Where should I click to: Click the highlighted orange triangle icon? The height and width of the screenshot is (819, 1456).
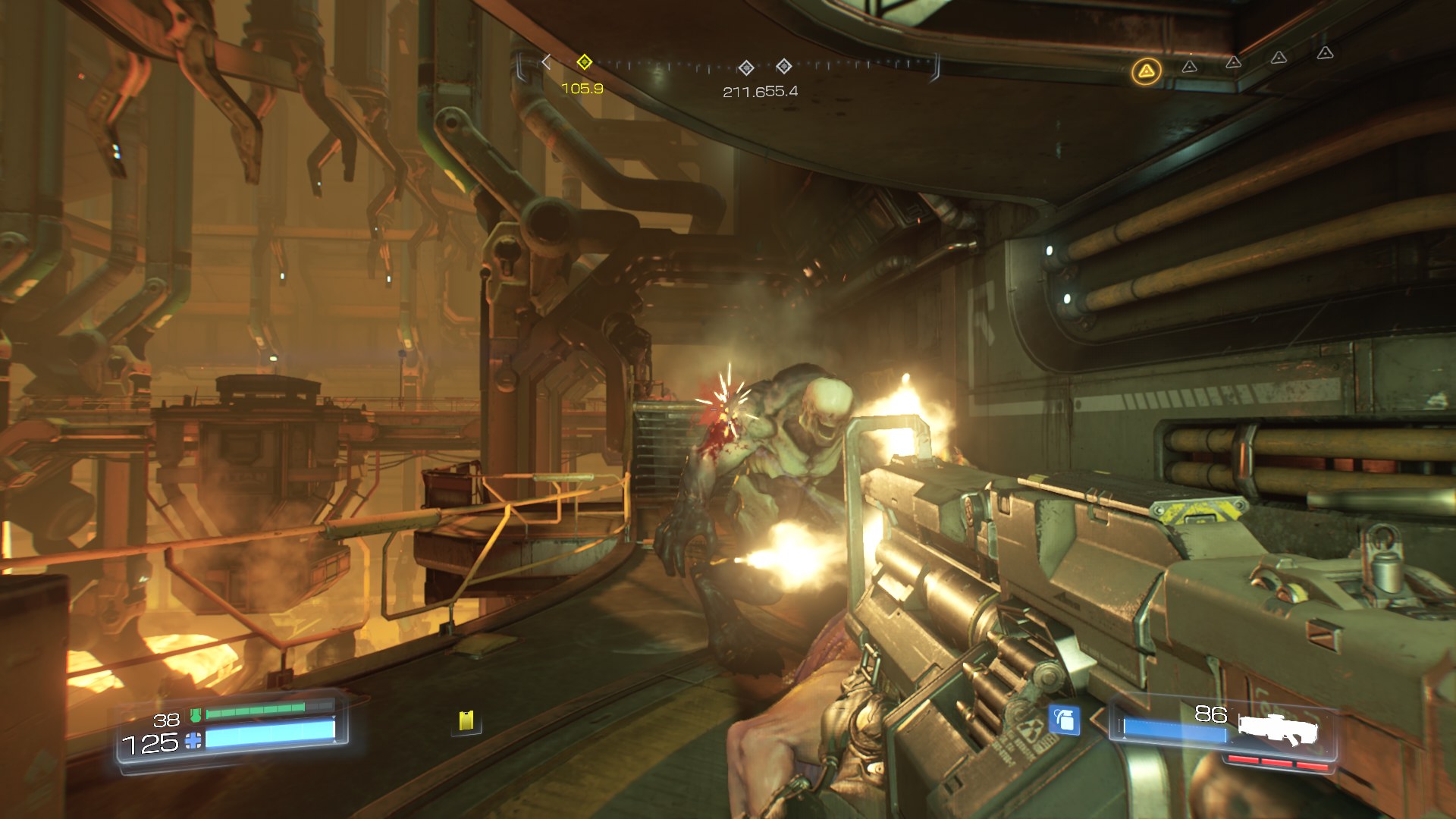[1146, 72]
